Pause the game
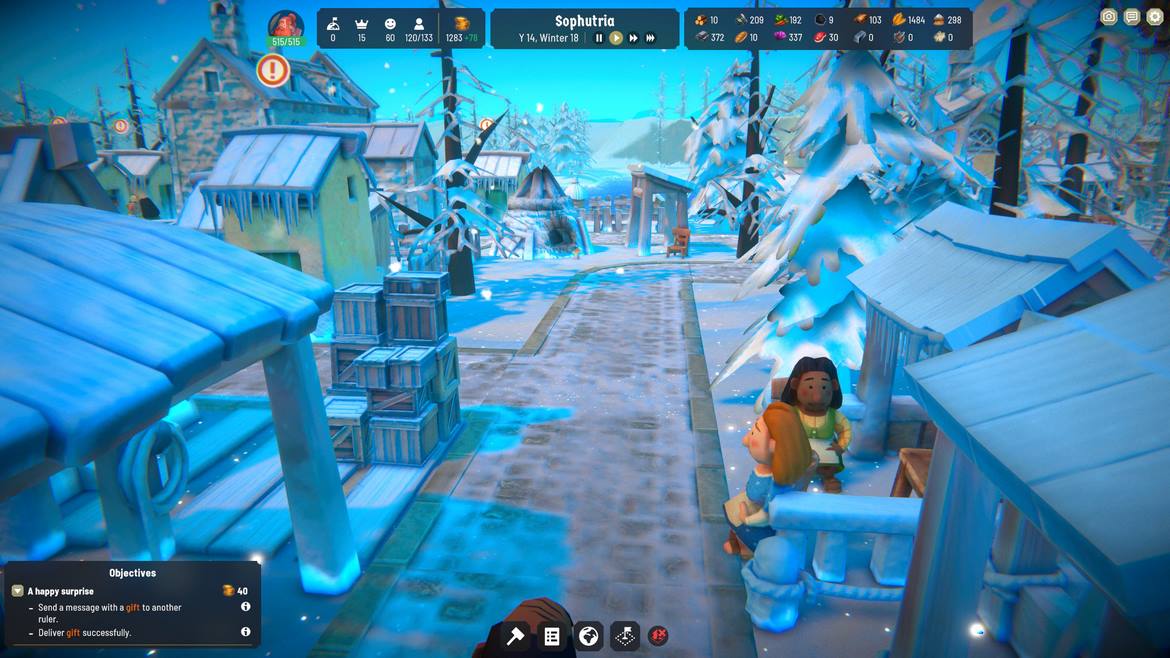1170x658 pixels. (x=599, y=38)
